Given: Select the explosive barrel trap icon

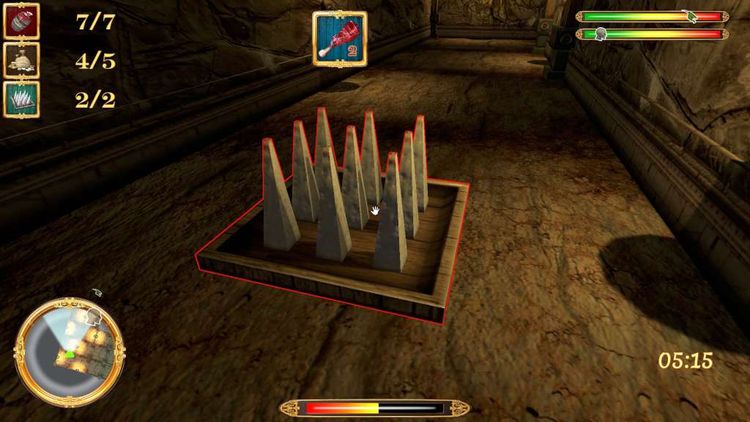Looking at the screenshot, I should pos(21,21).
